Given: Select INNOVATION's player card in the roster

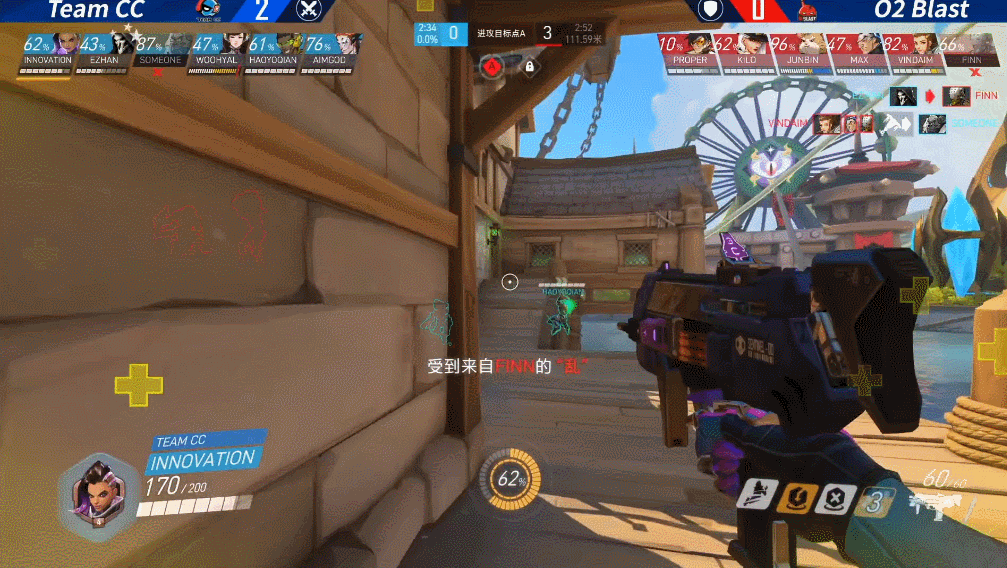Looking at the screenshot, I should pyautogui.click(x=48, y=49).
